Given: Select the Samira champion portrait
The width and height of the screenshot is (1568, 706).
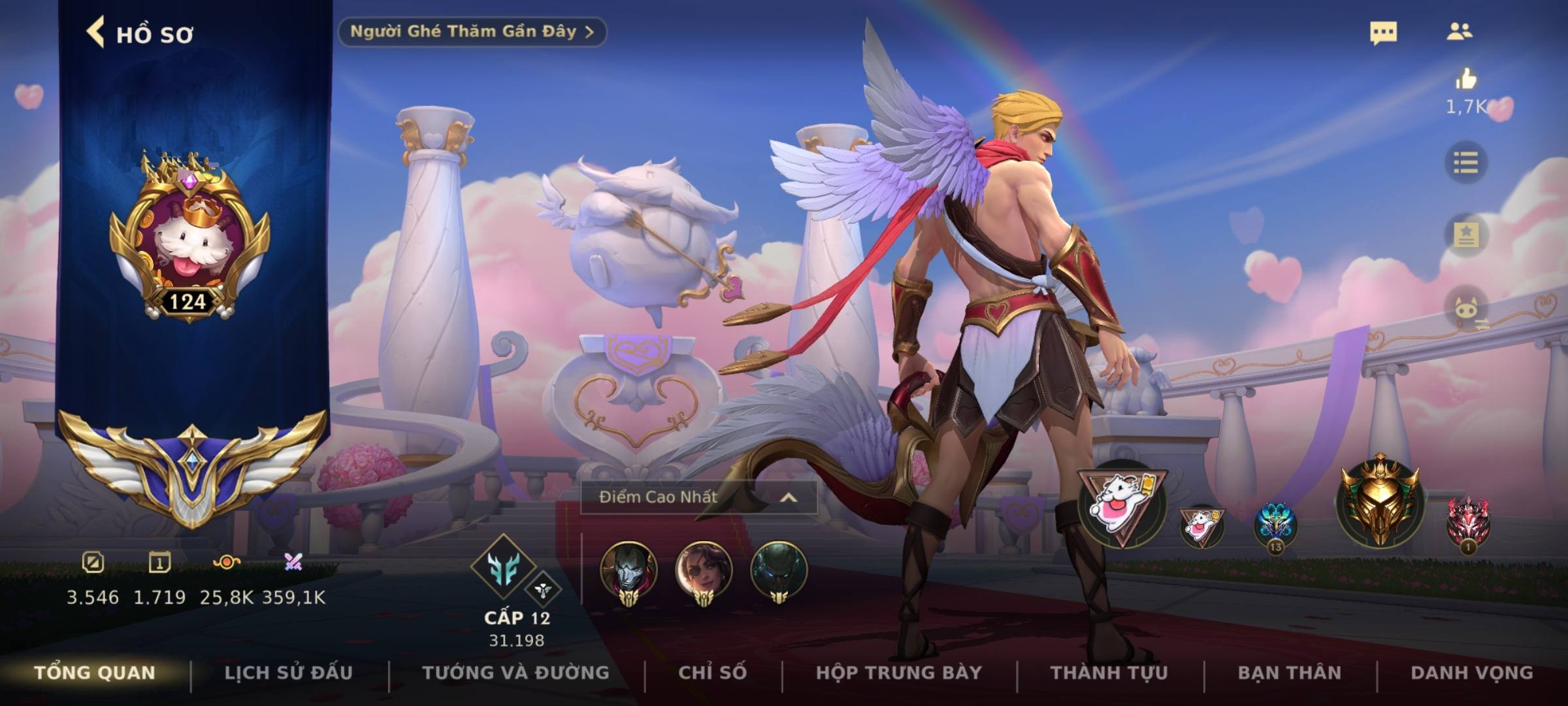Looking at the screenshot, I should click(x=704, y=571).
